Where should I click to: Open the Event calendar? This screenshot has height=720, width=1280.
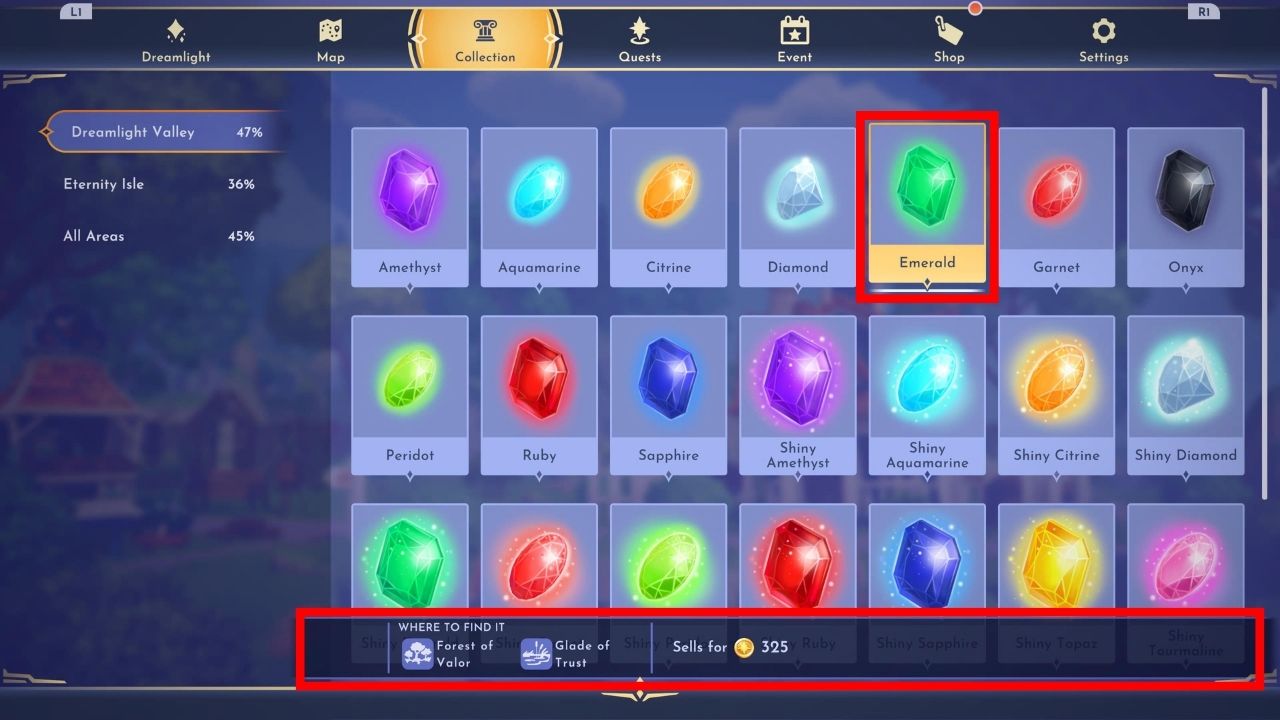tap(794, 40)
